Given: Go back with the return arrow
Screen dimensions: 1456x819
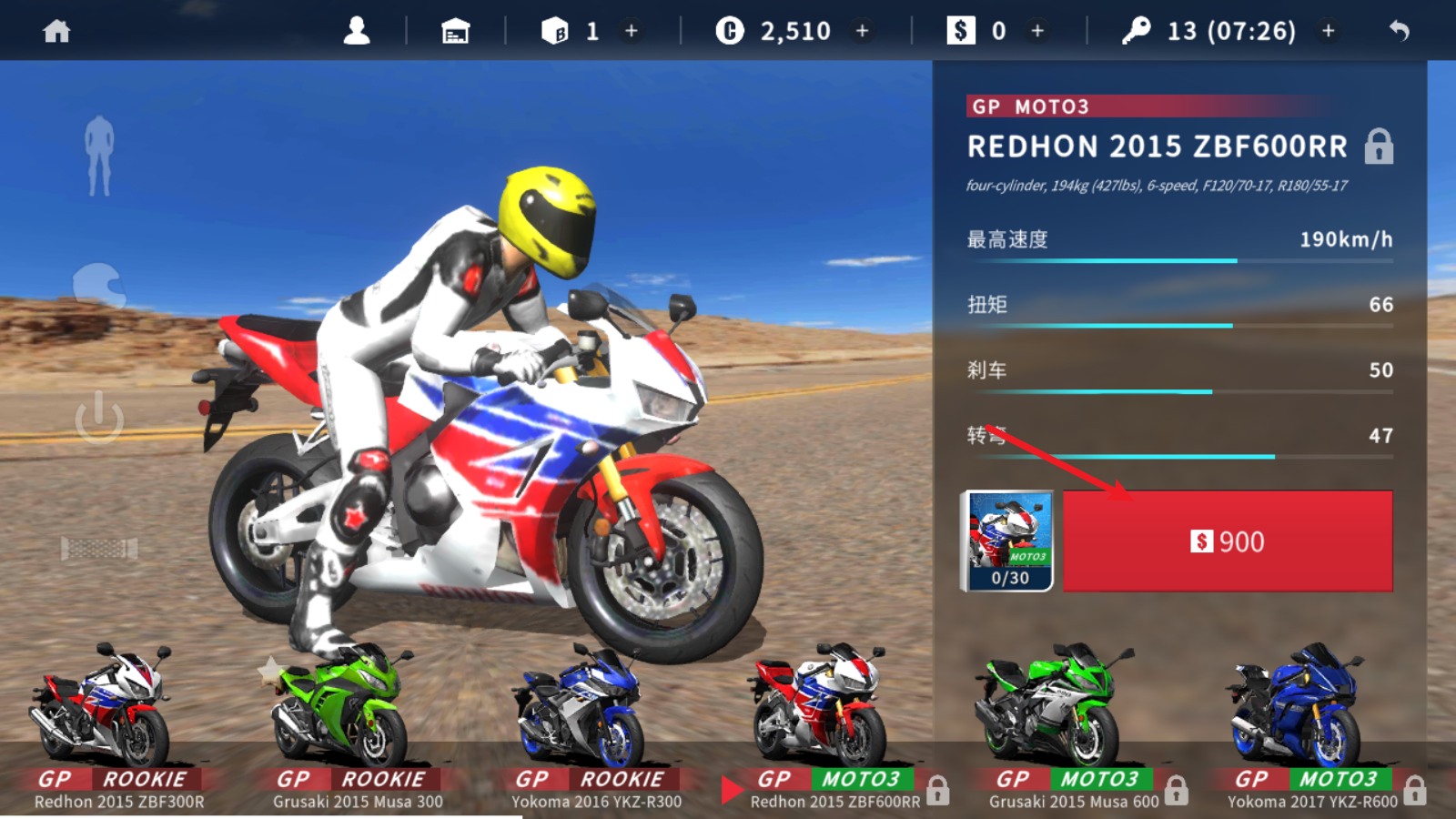Looking at the screenshot, I should (x=1400, y=32).
